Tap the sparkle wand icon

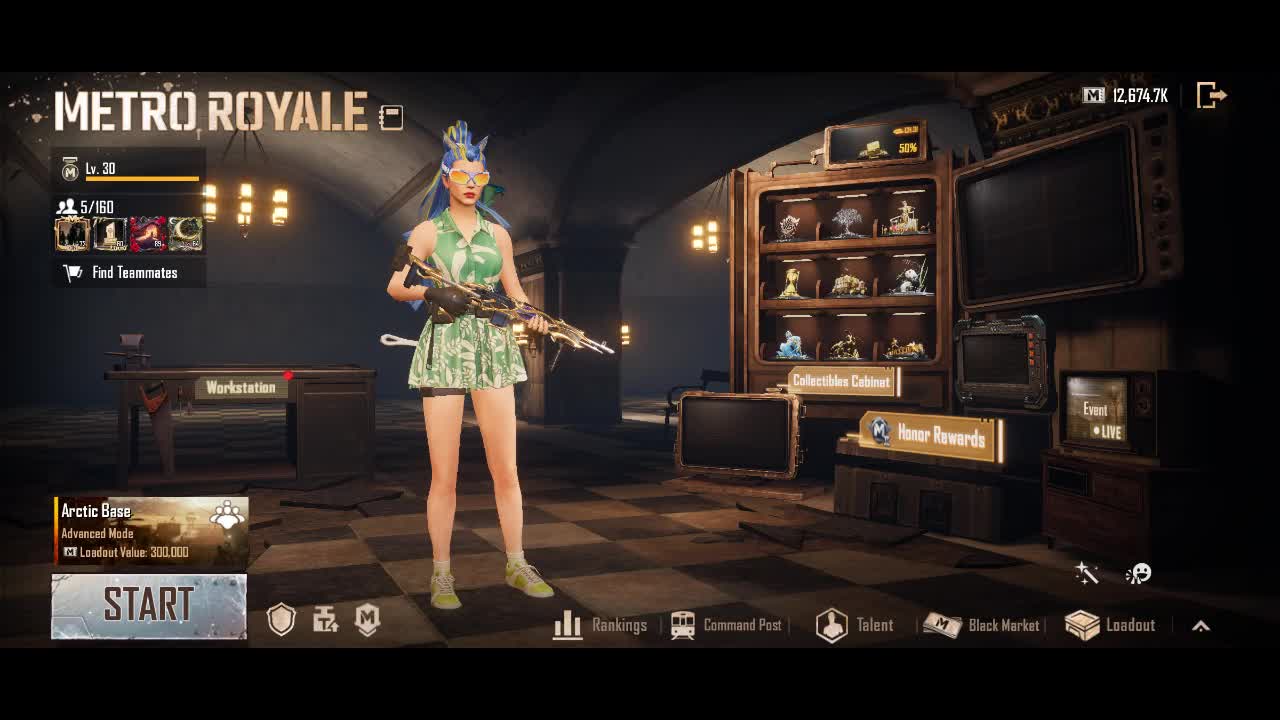click(x=1086, y=573)
